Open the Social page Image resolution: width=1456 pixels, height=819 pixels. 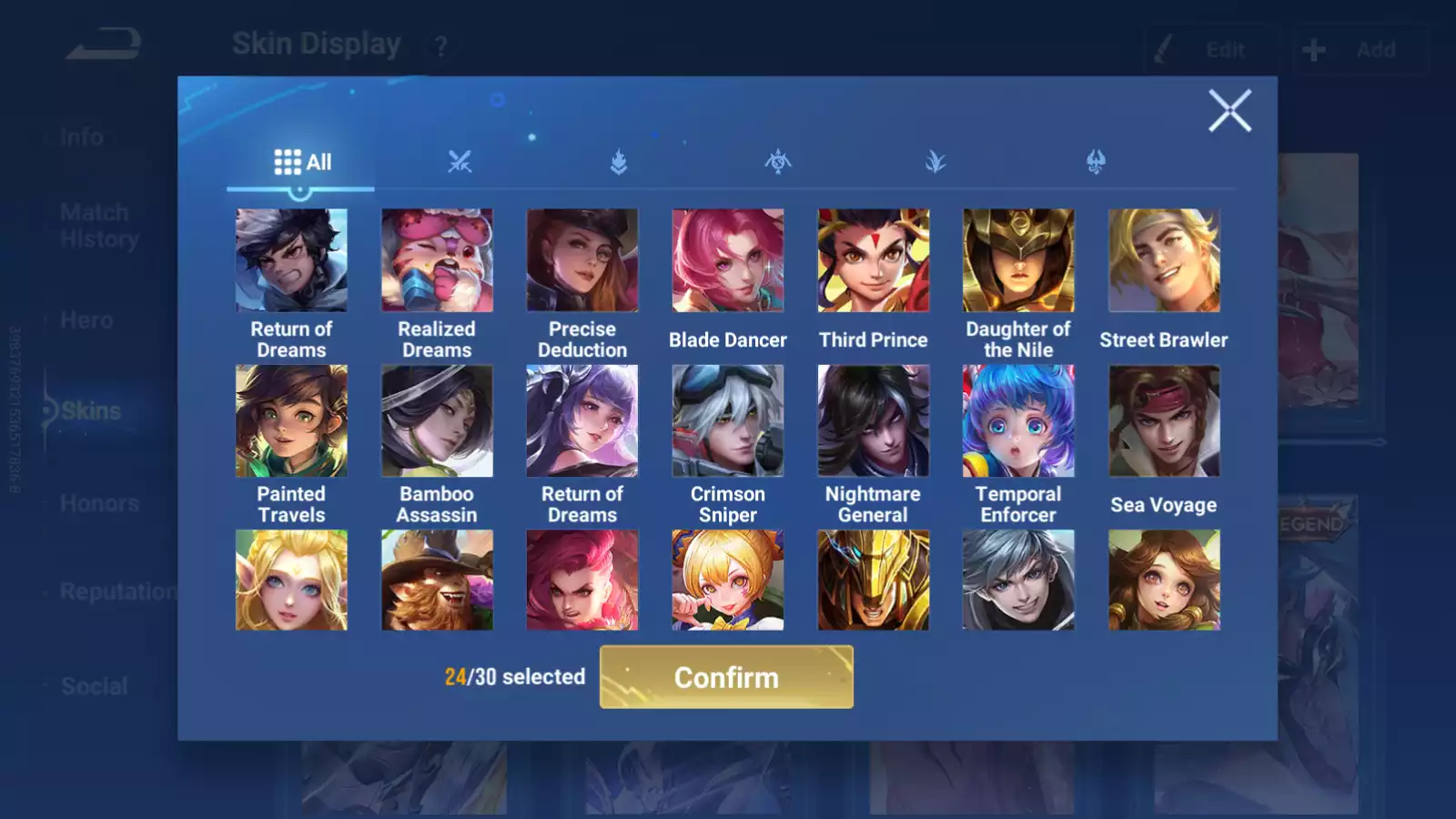pos(95,686)
